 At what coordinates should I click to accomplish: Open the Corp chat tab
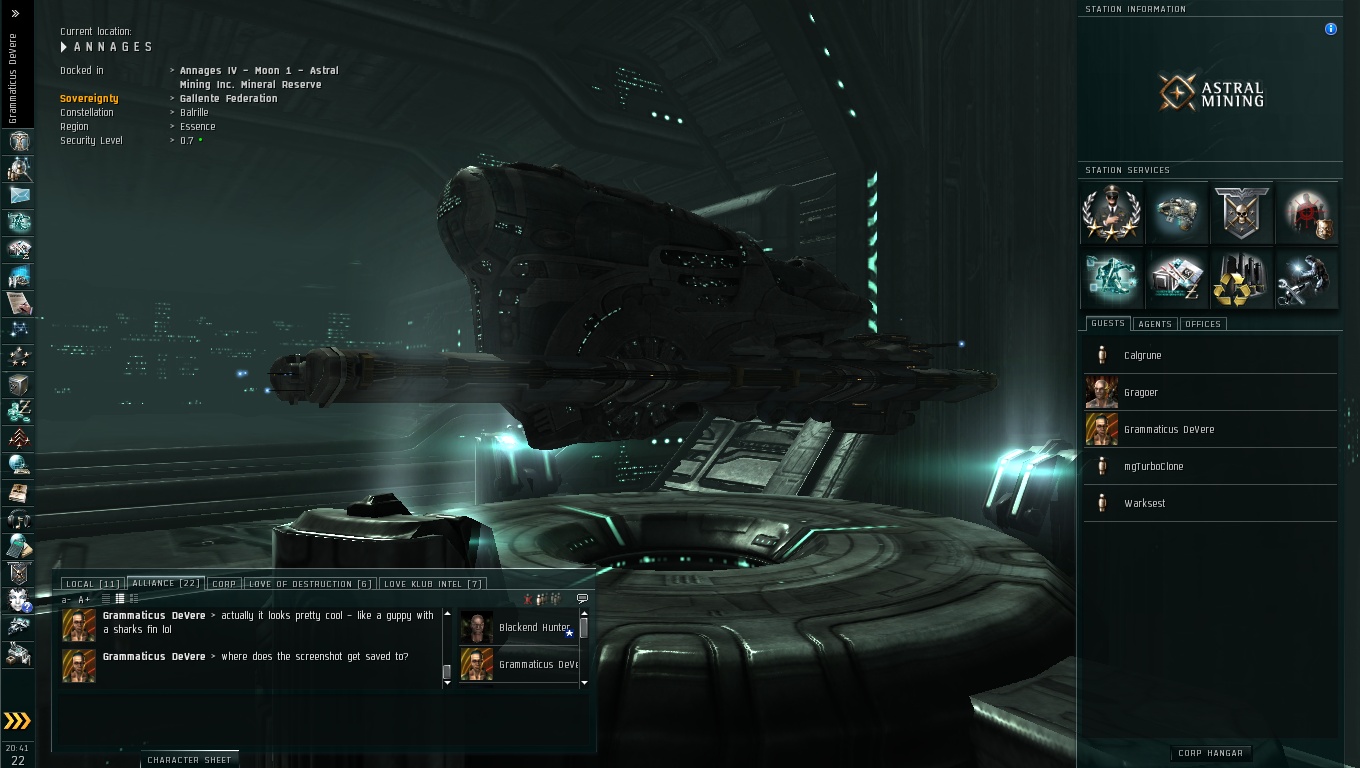pyautogui.click(x=224, y=584)
